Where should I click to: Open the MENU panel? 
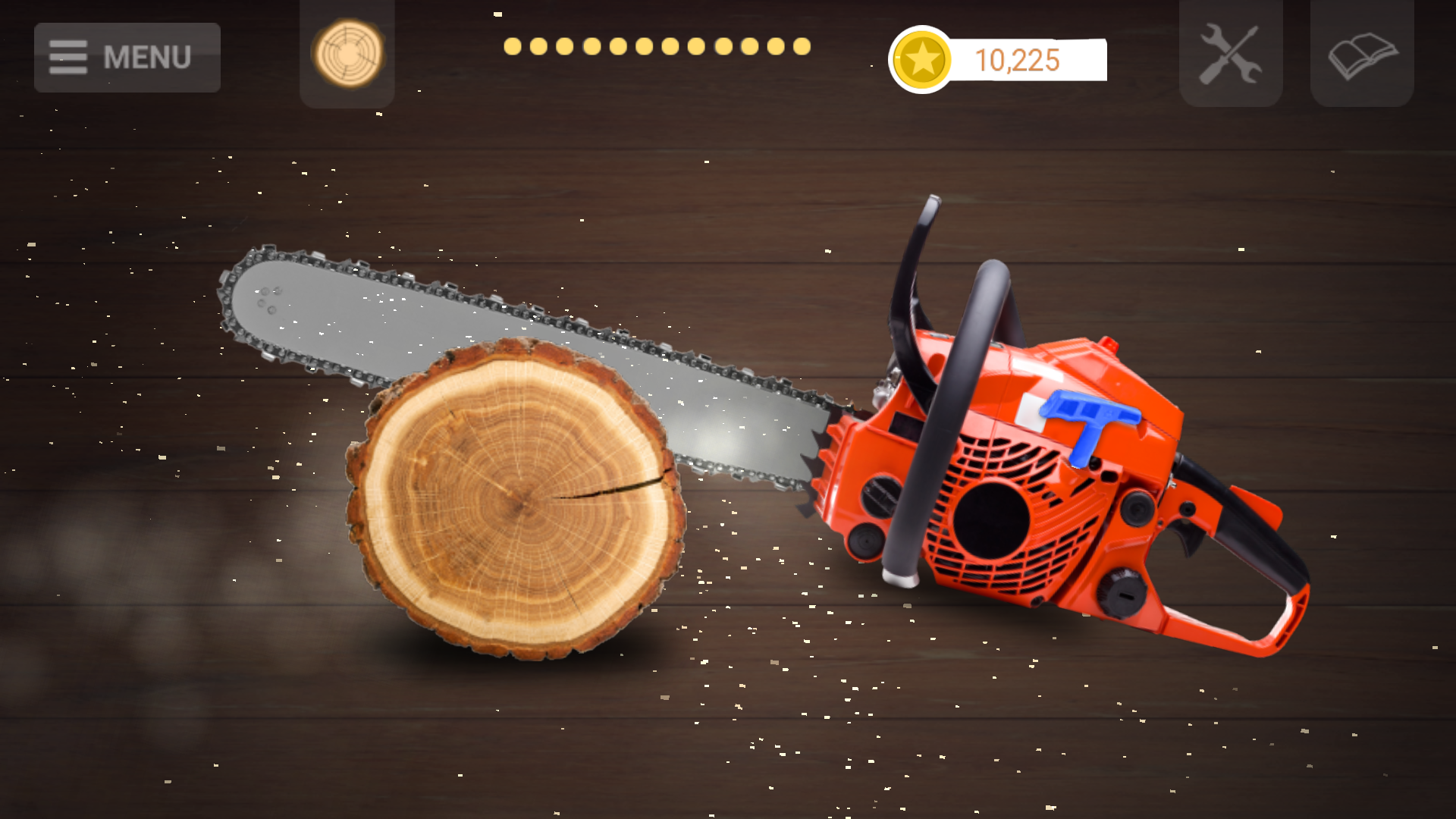click(x=127, y=56)
